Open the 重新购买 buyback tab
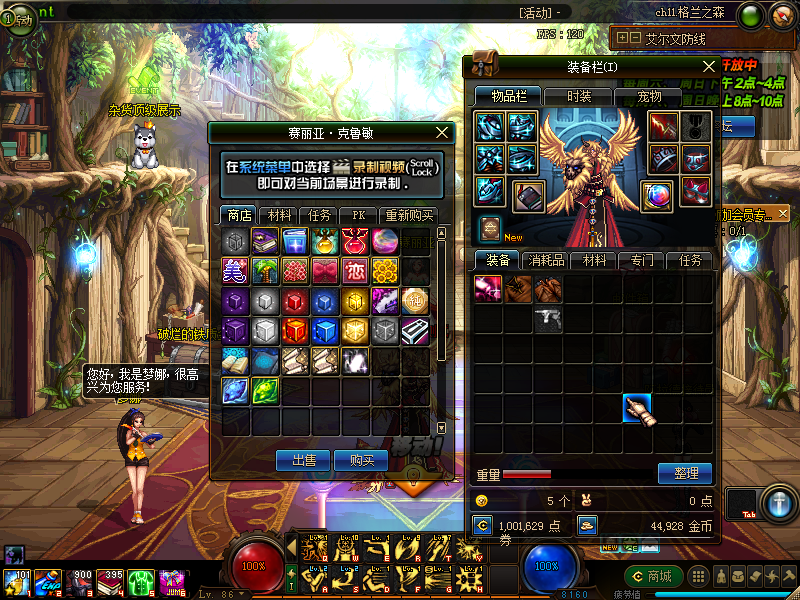Viewport: 800px width, 600px height. 407,215
